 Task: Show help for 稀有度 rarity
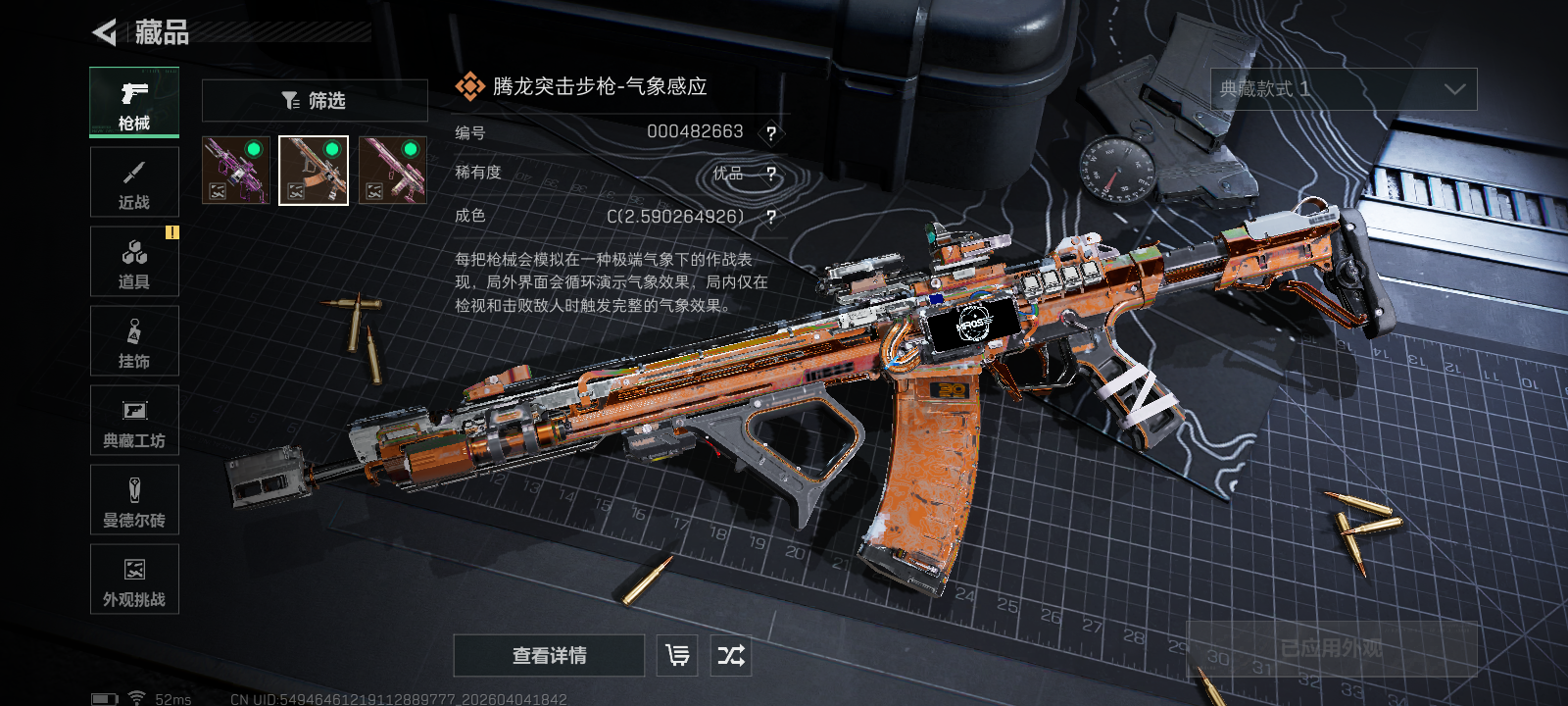(x=771, y=175)
